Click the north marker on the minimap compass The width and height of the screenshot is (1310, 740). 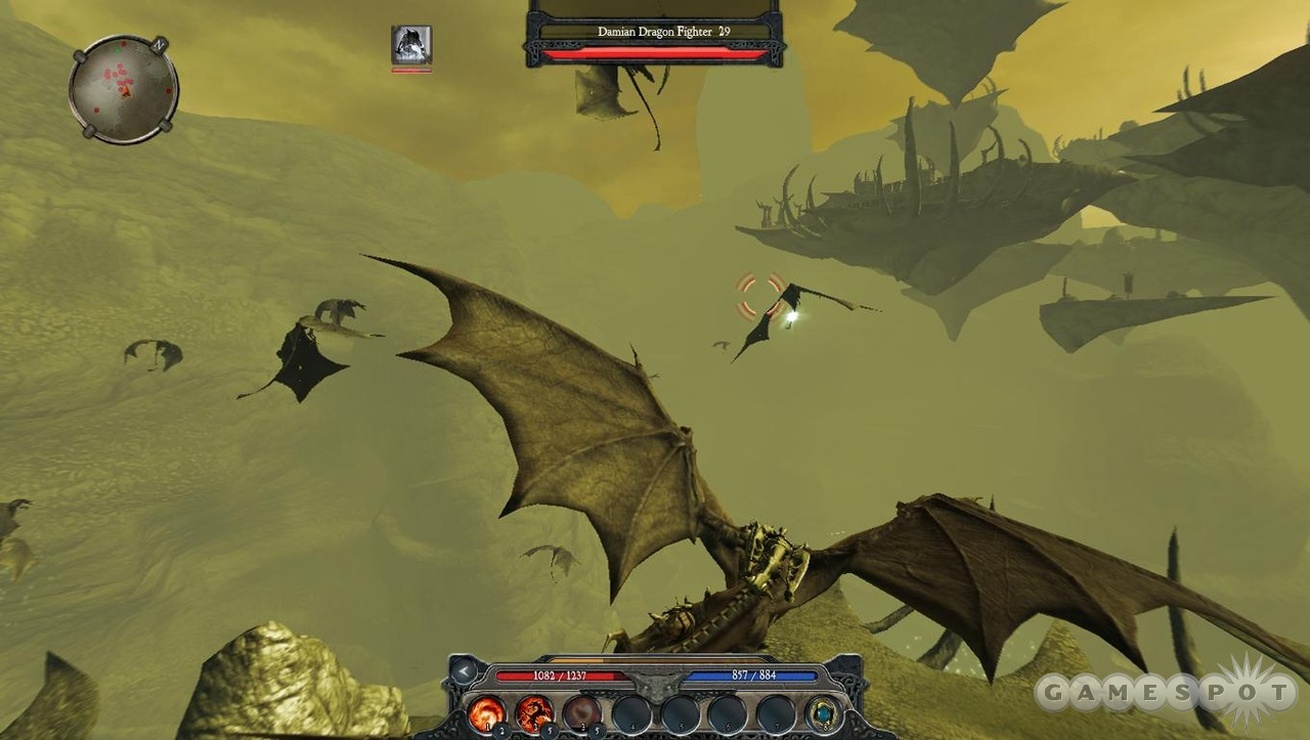[159, 44]
